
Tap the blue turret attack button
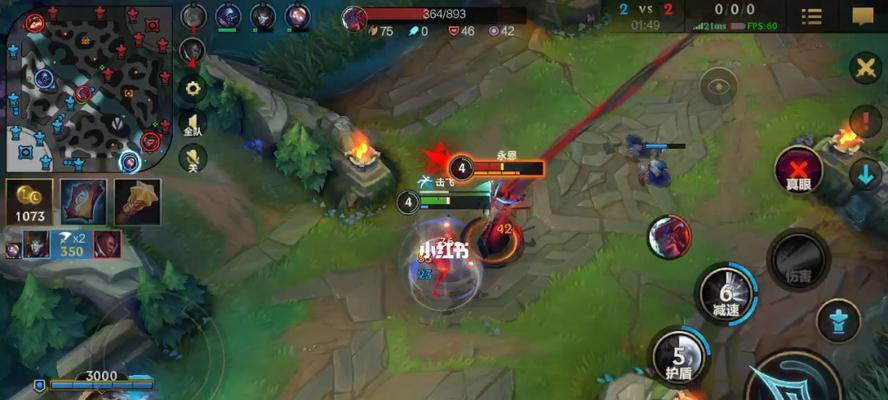(x=838, y=321)
